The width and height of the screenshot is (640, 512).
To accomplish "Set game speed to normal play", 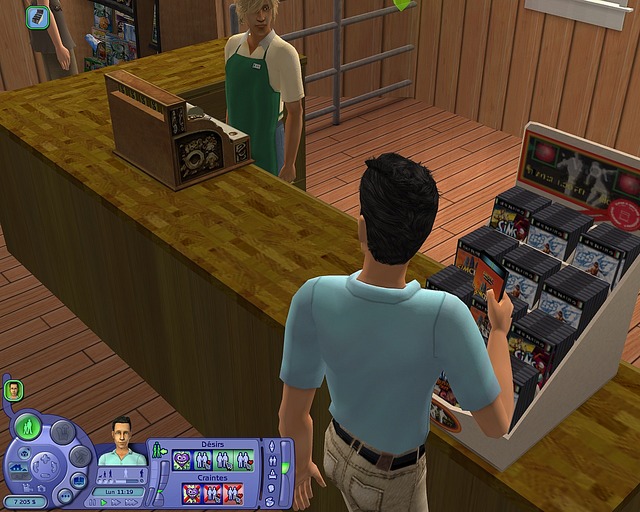I will pyautogui.click(x=103, y=502).
